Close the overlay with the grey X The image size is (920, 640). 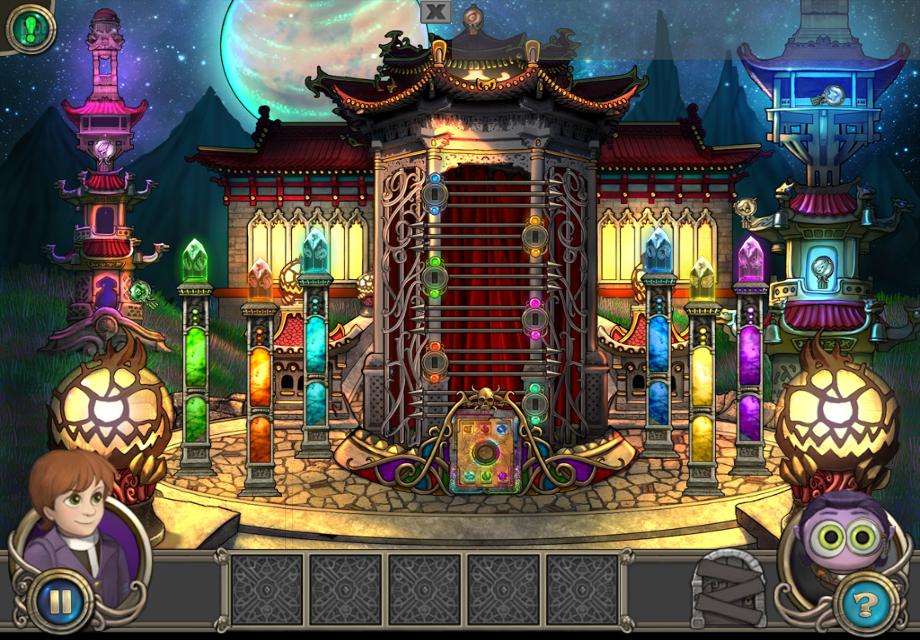coord(435,11)
